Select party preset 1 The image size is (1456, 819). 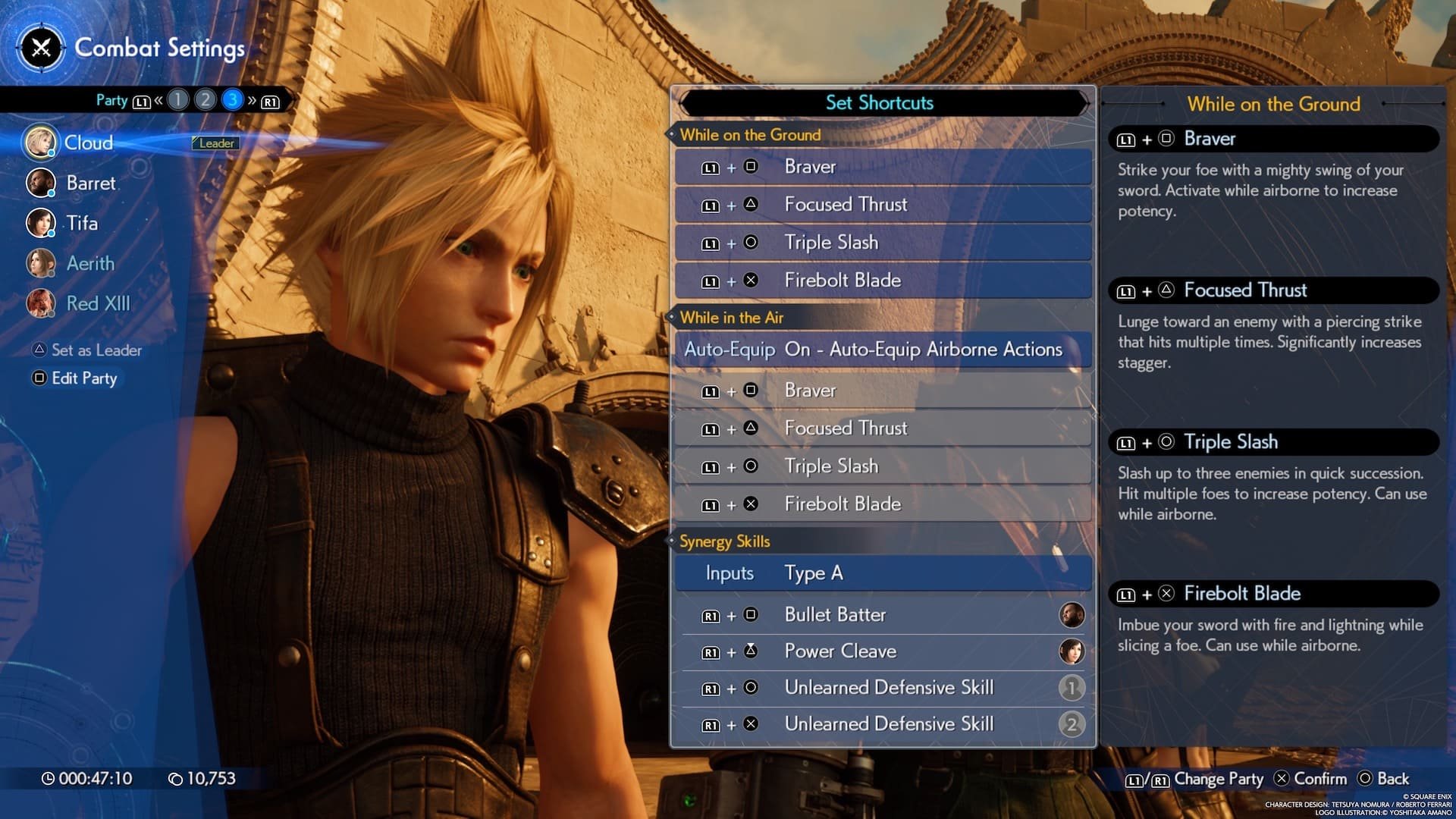(x=177, y=99)
